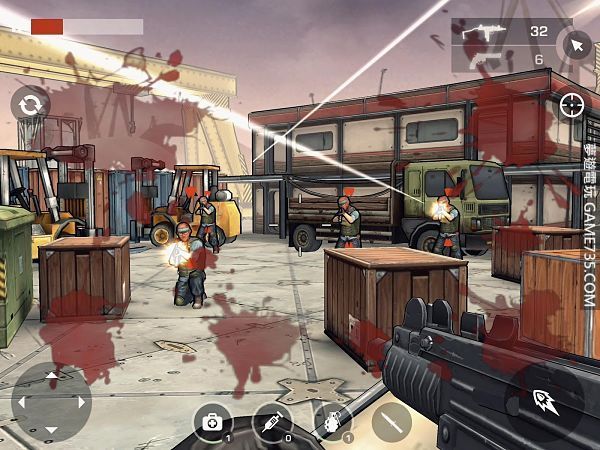600x450 pixels.
Task: Tap the arrow cursor button
Action: point(575,45)
